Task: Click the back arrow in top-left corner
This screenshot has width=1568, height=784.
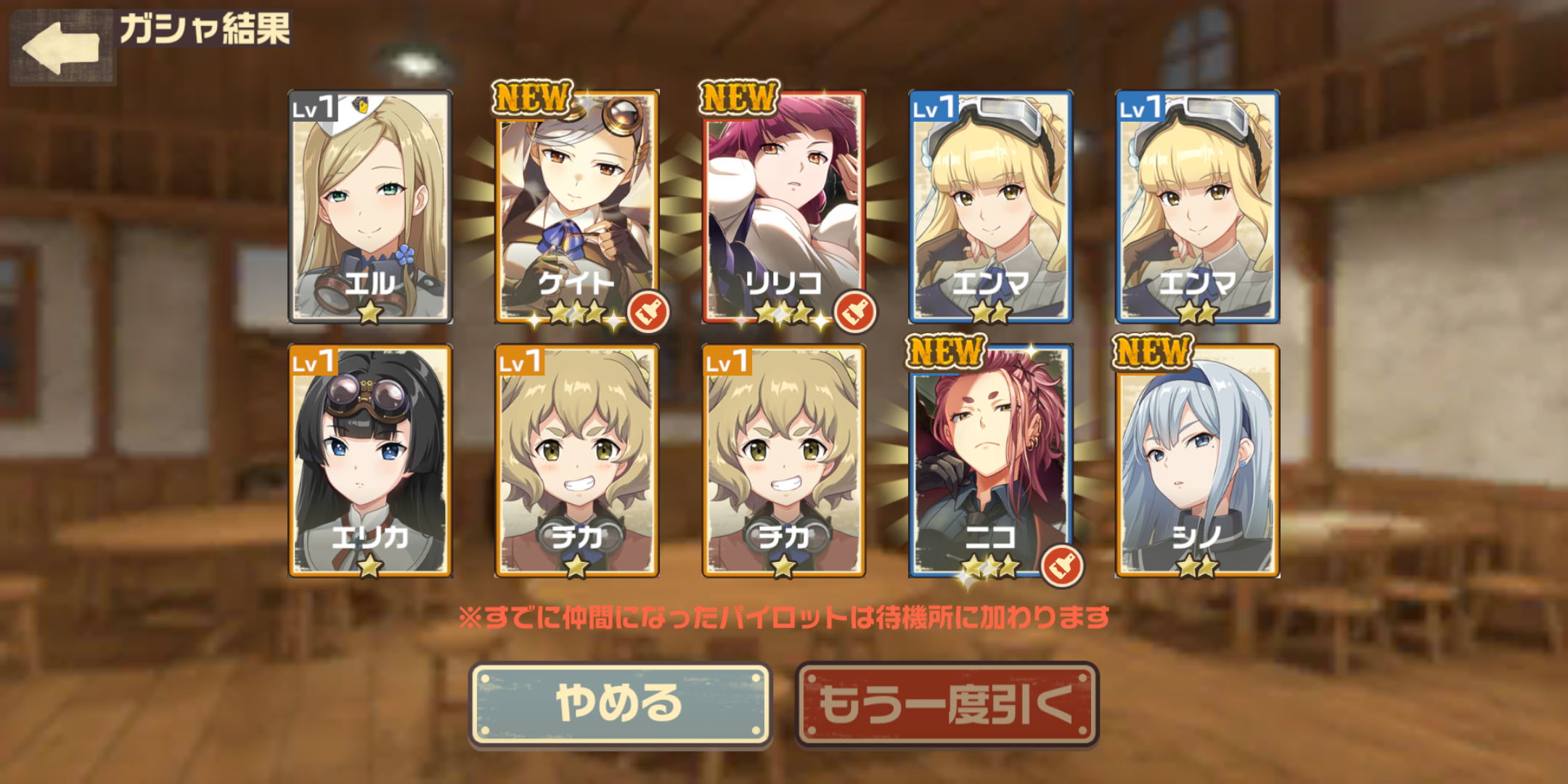Action: [62, 45]
